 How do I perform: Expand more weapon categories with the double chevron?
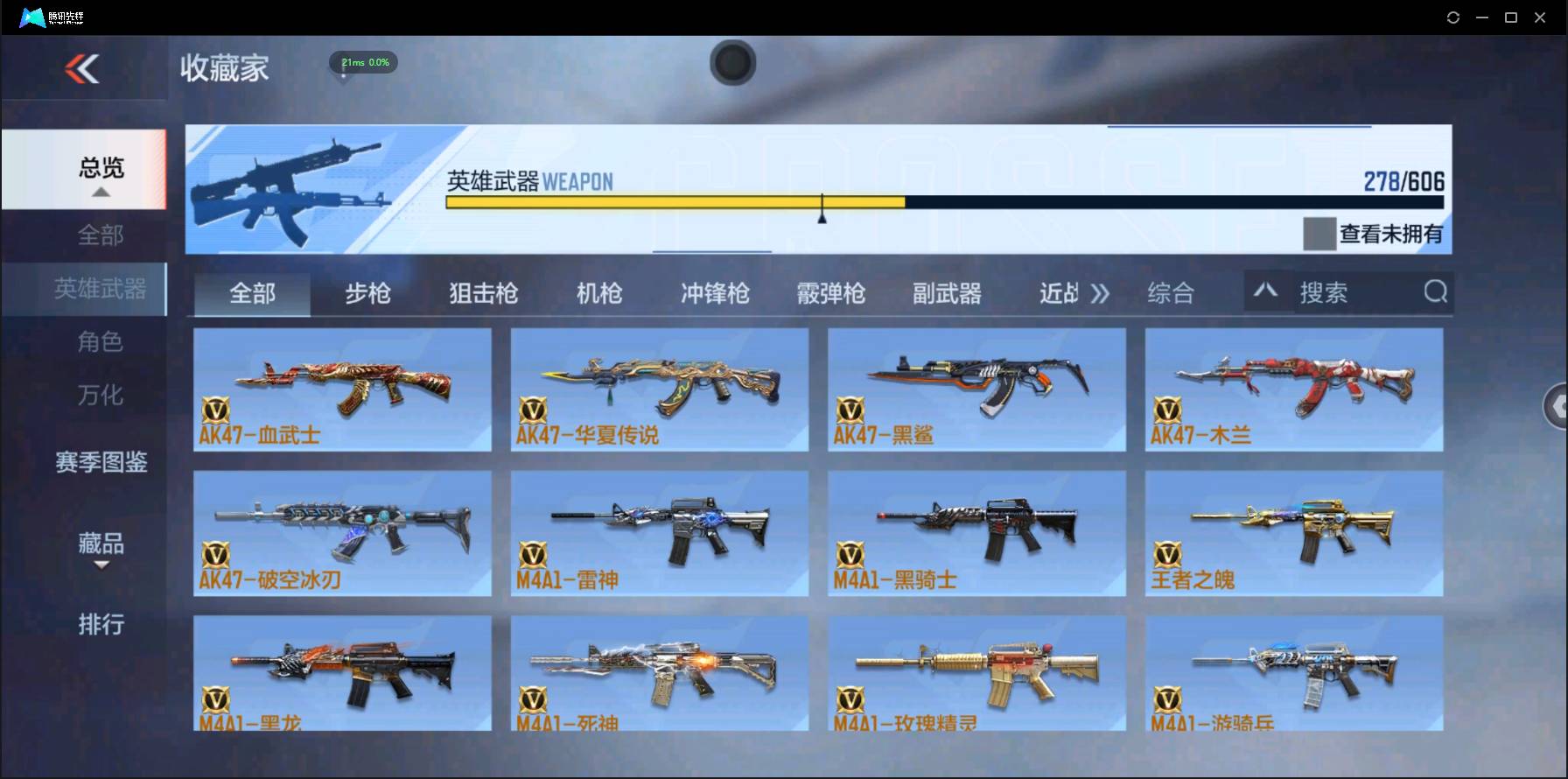point(1102,294)
